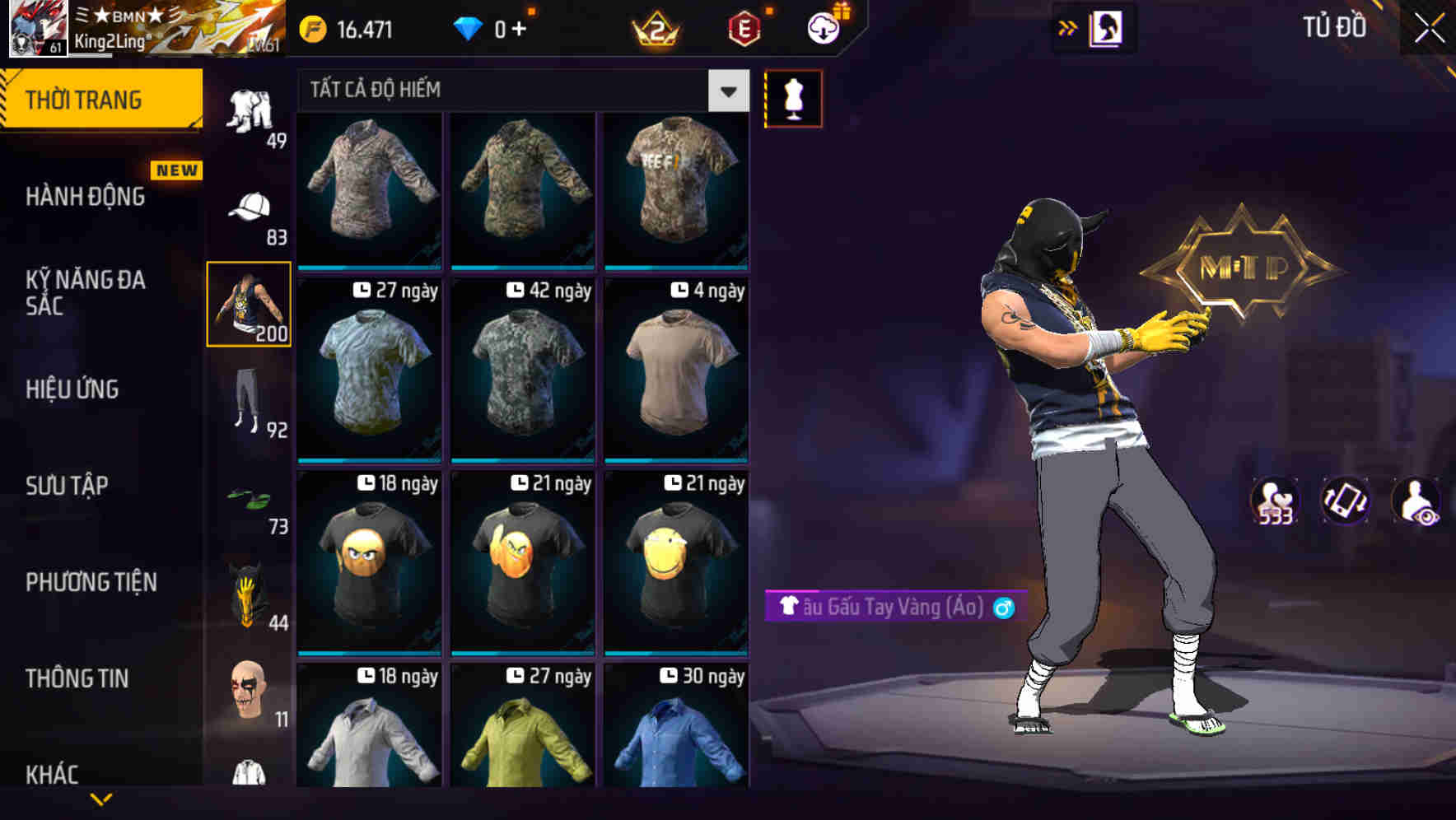Click the double chevron next to Tủ Đồ
The width and height of the screenshot is (1456, 820).
(x=1068, y=26)
